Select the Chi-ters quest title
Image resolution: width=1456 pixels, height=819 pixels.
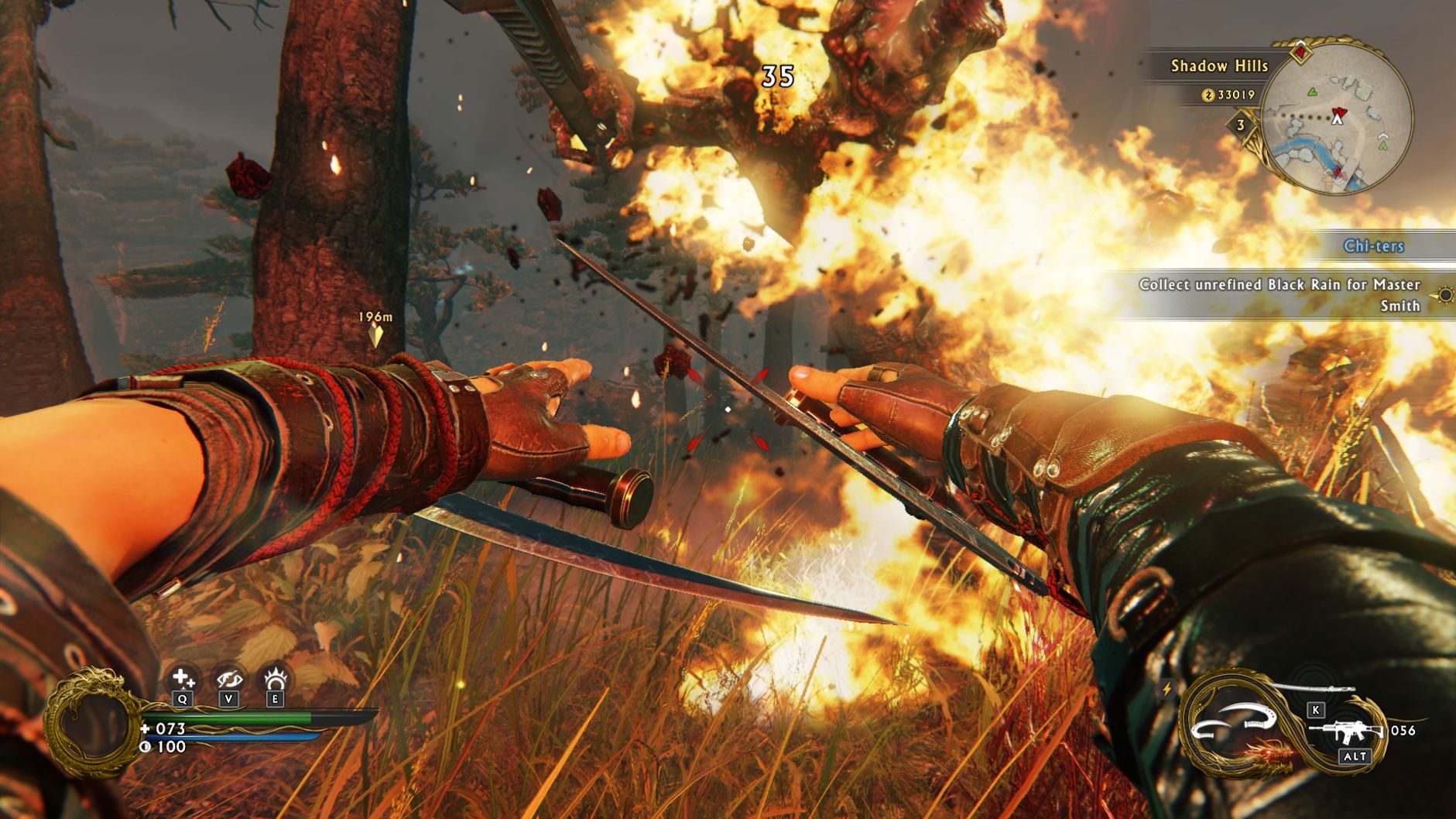(x=1373, y=246)
